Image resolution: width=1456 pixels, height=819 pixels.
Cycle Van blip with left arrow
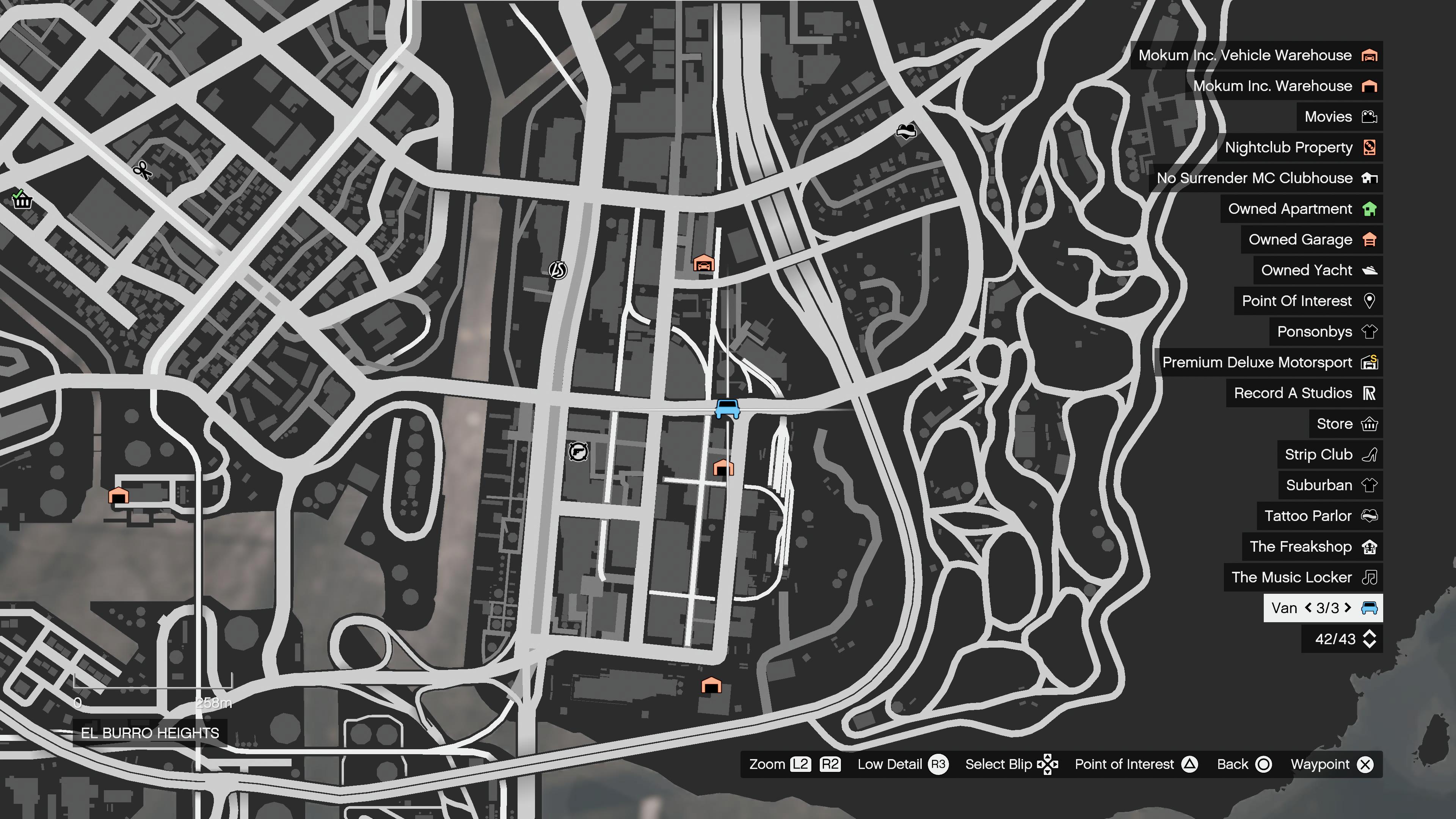[x=1308, y=607]
